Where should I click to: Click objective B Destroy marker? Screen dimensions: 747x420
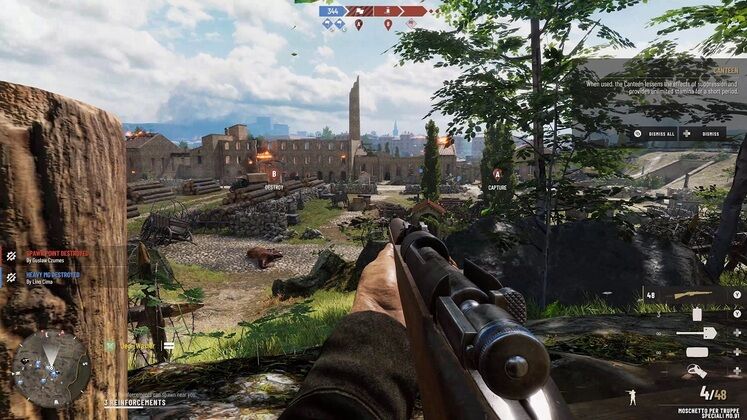(274, 177)
